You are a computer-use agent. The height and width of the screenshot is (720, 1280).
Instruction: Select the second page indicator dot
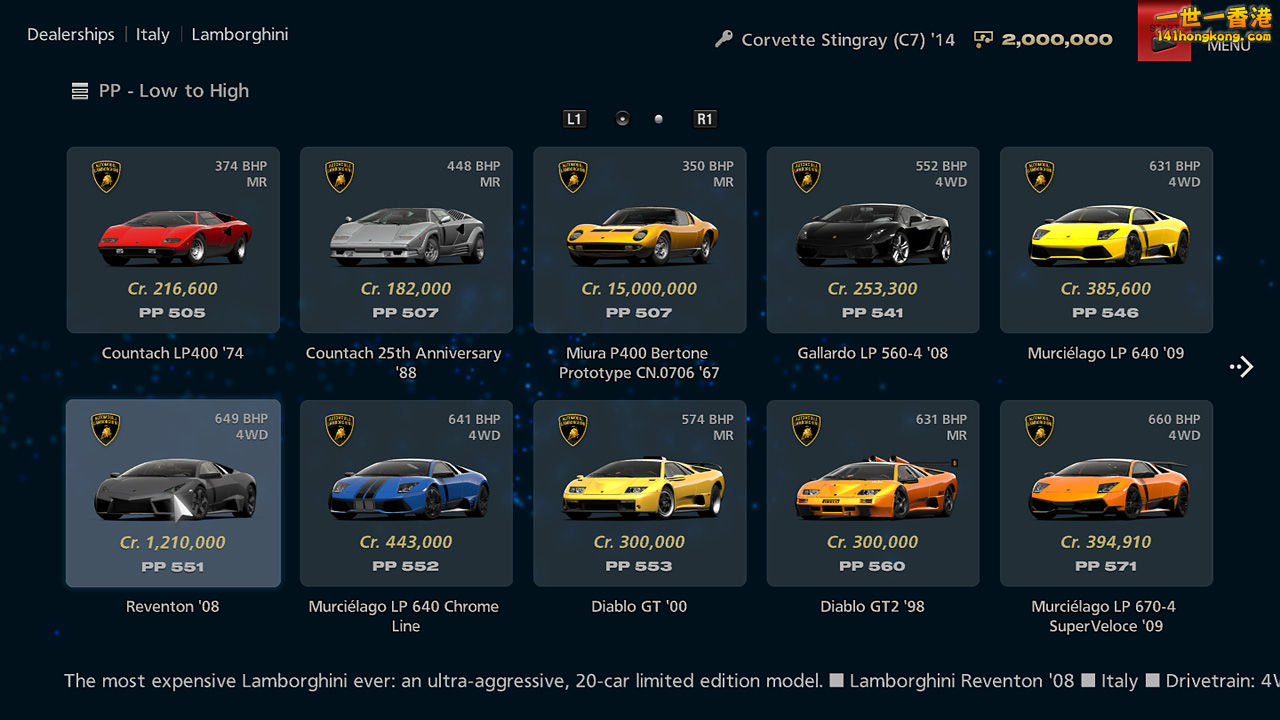click(658, 118)
